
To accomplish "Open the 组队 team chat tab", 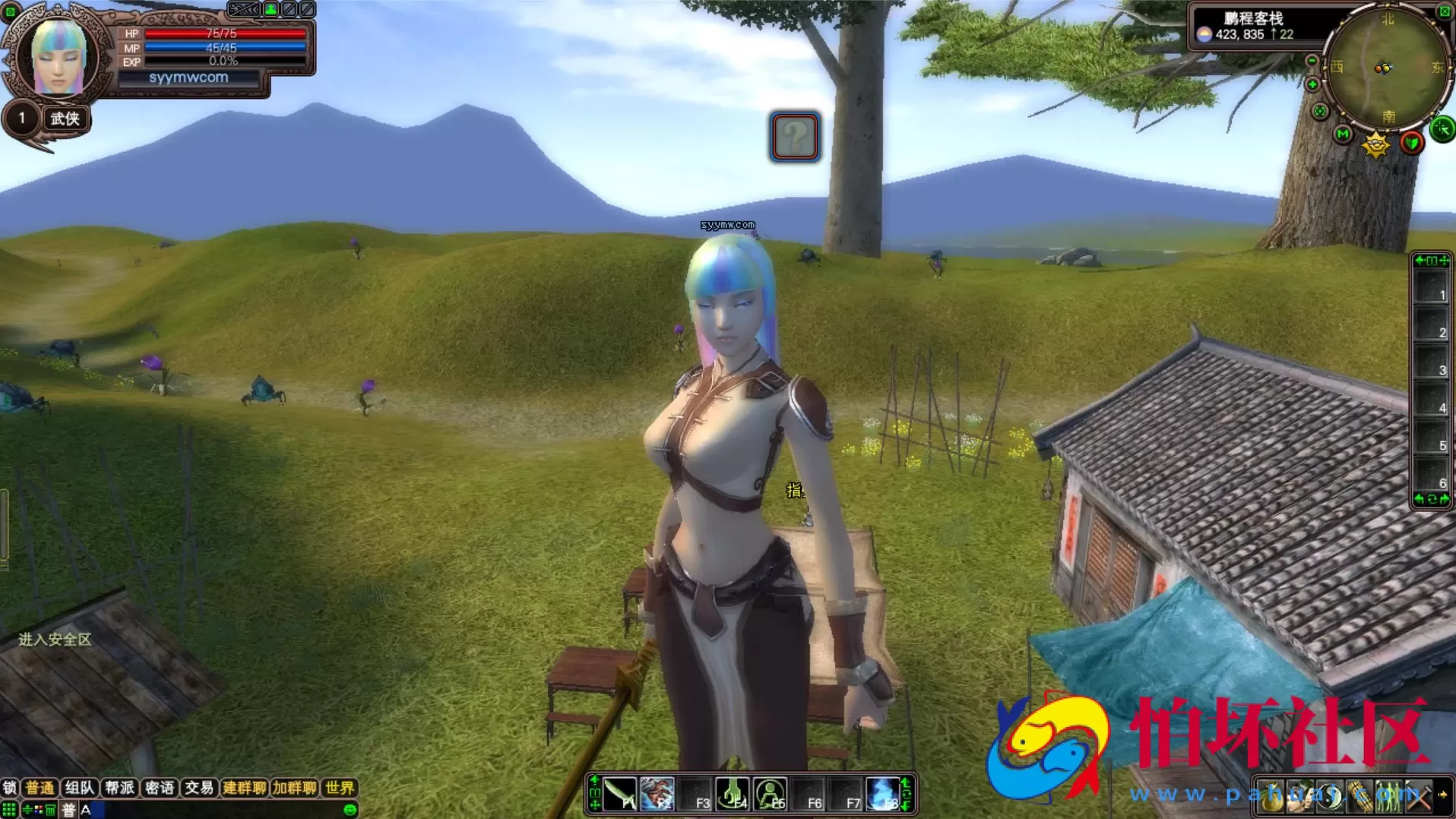I will pos(79,788).
